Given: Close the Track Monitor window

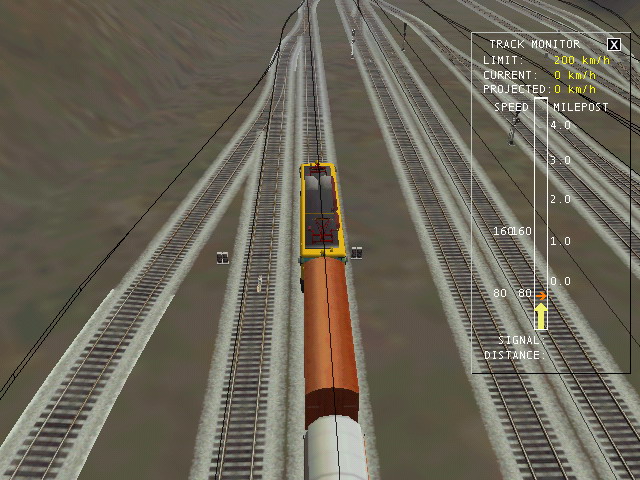Looking at the screenshot, I should (x=613, y=44).
